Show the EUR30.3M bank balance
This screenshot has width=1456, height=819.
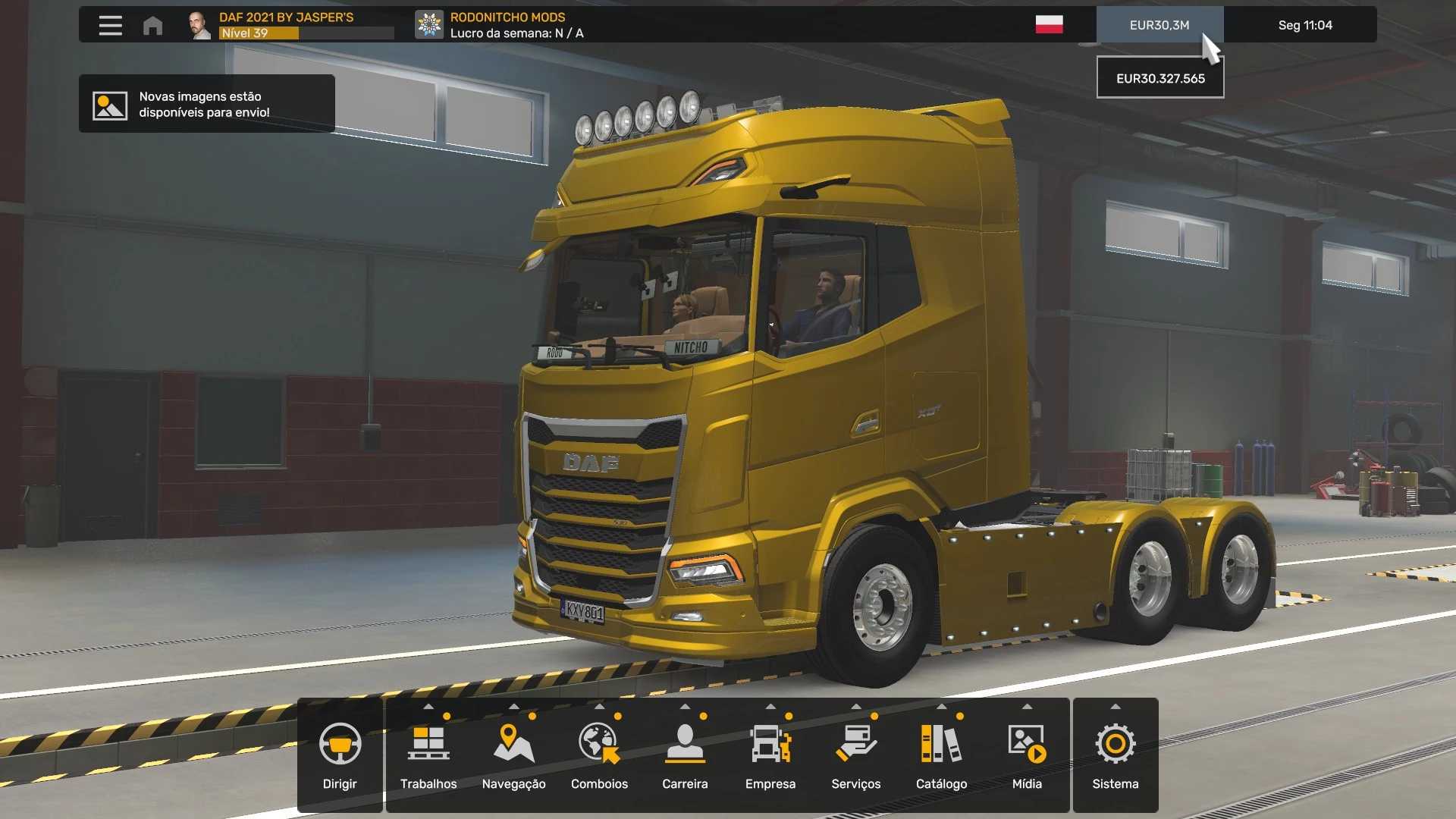1159,25
